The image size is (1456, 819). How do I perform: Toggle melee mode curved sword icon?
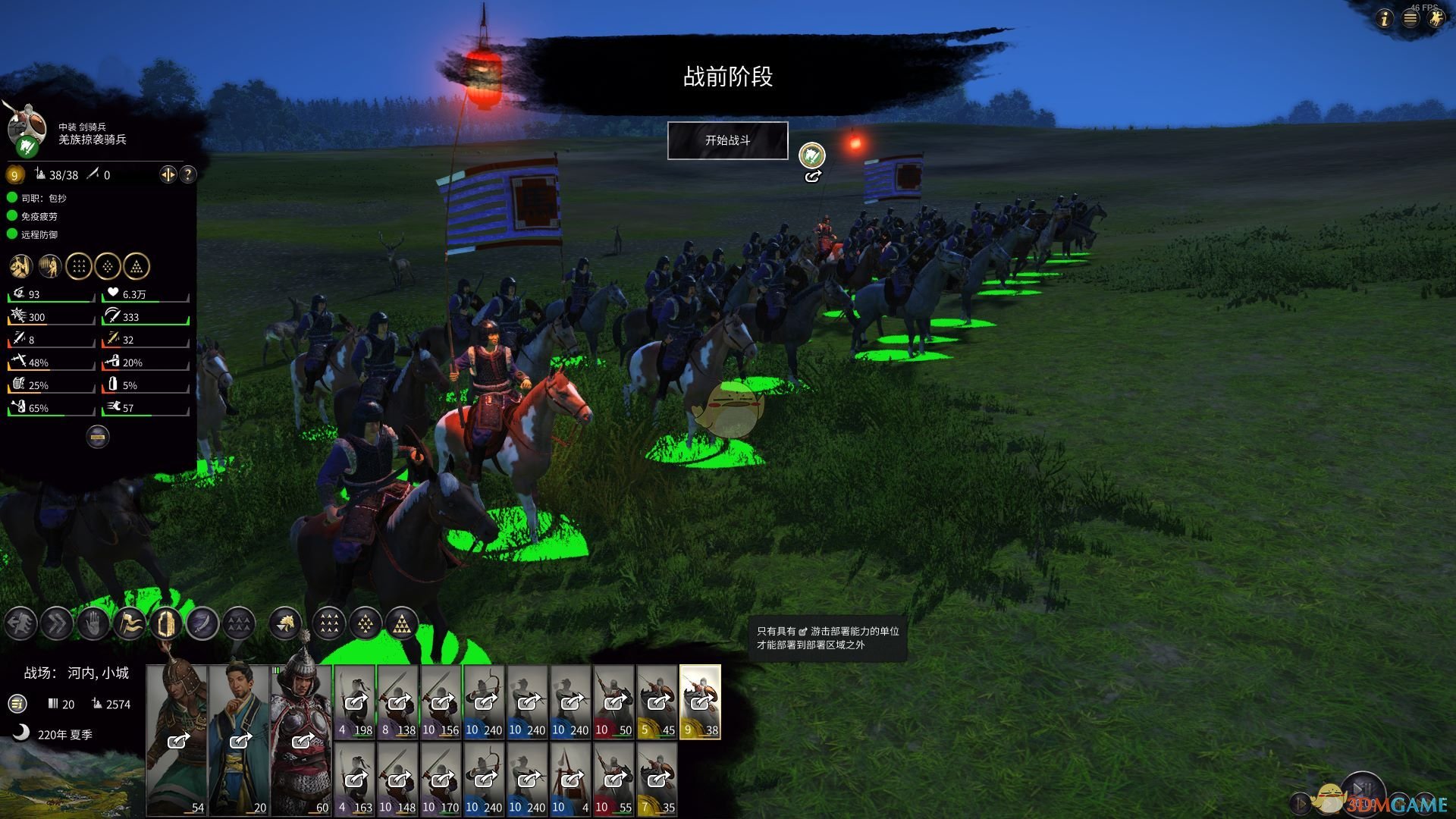(202, 624)
